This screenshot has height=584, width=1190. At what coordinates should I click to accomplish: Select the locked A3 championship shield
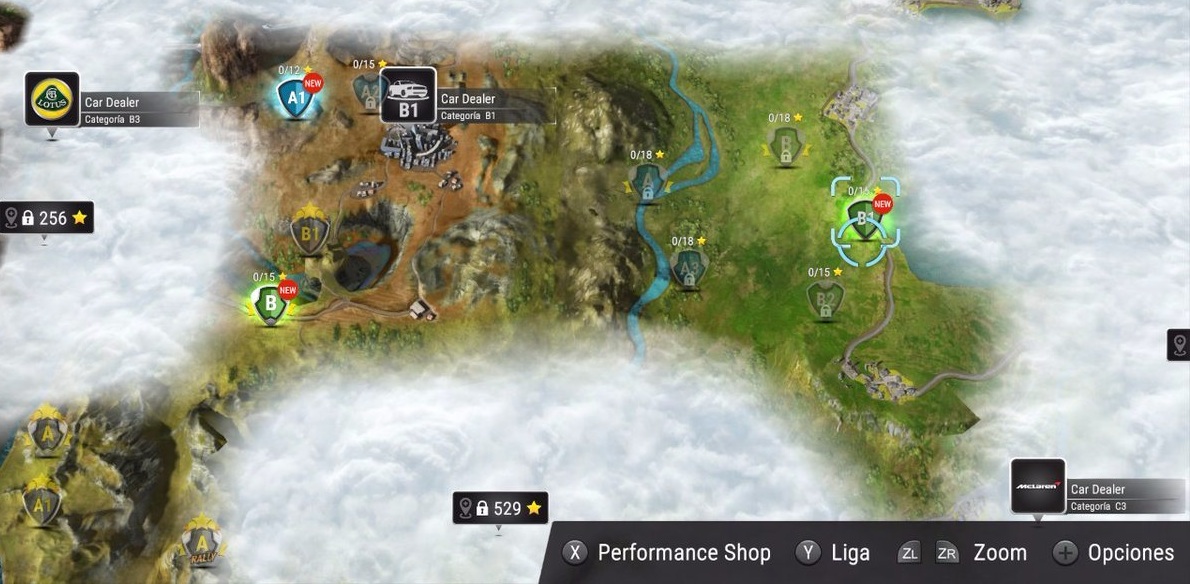(687, 267)
